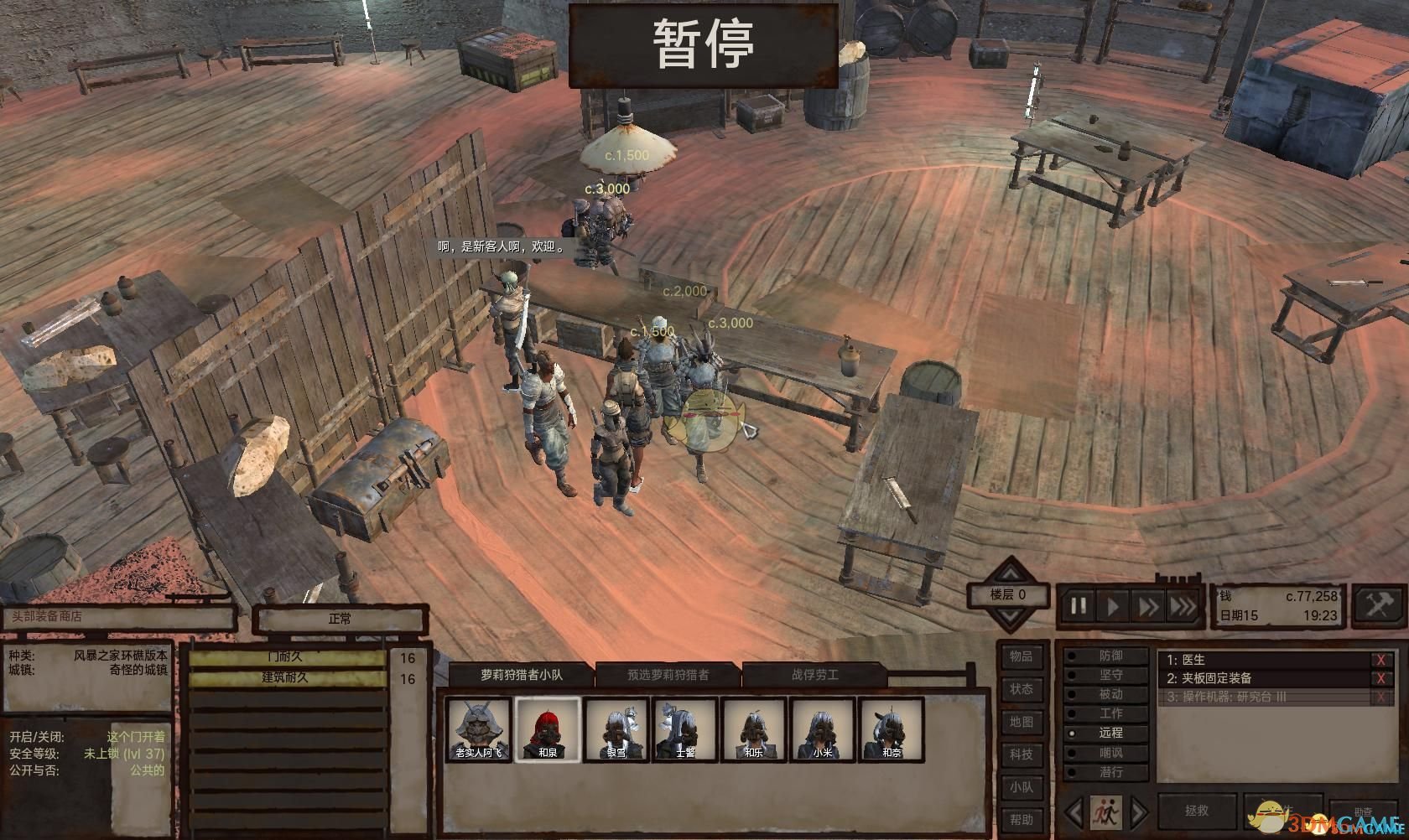Select the 和泉 character portrait
This screenshot has height=840, width=1409.
point(549,728)
